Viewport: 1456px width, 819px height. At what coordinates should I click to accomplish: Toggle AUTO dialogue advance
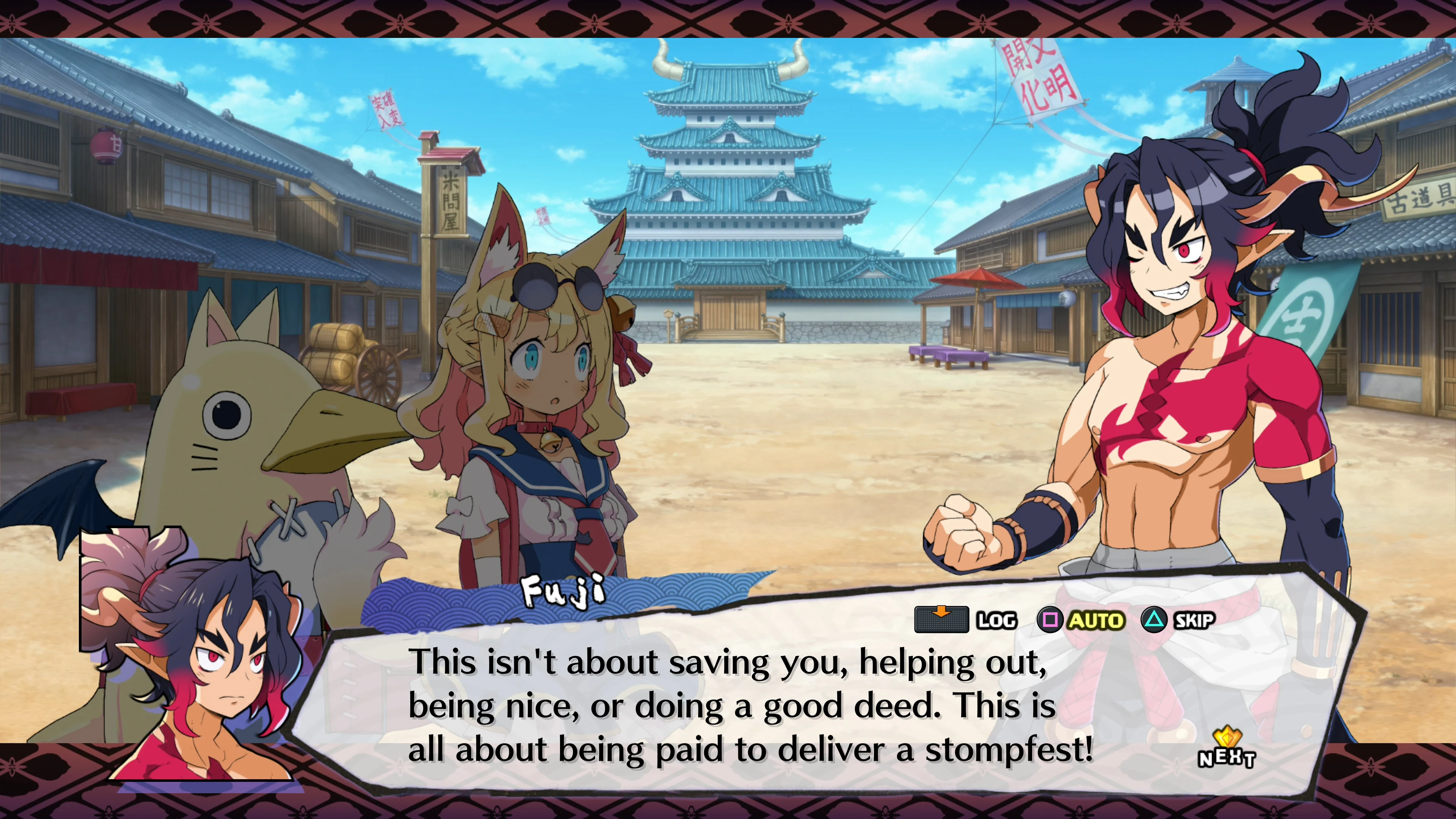pyautogui.click(x=1095, y=620)
